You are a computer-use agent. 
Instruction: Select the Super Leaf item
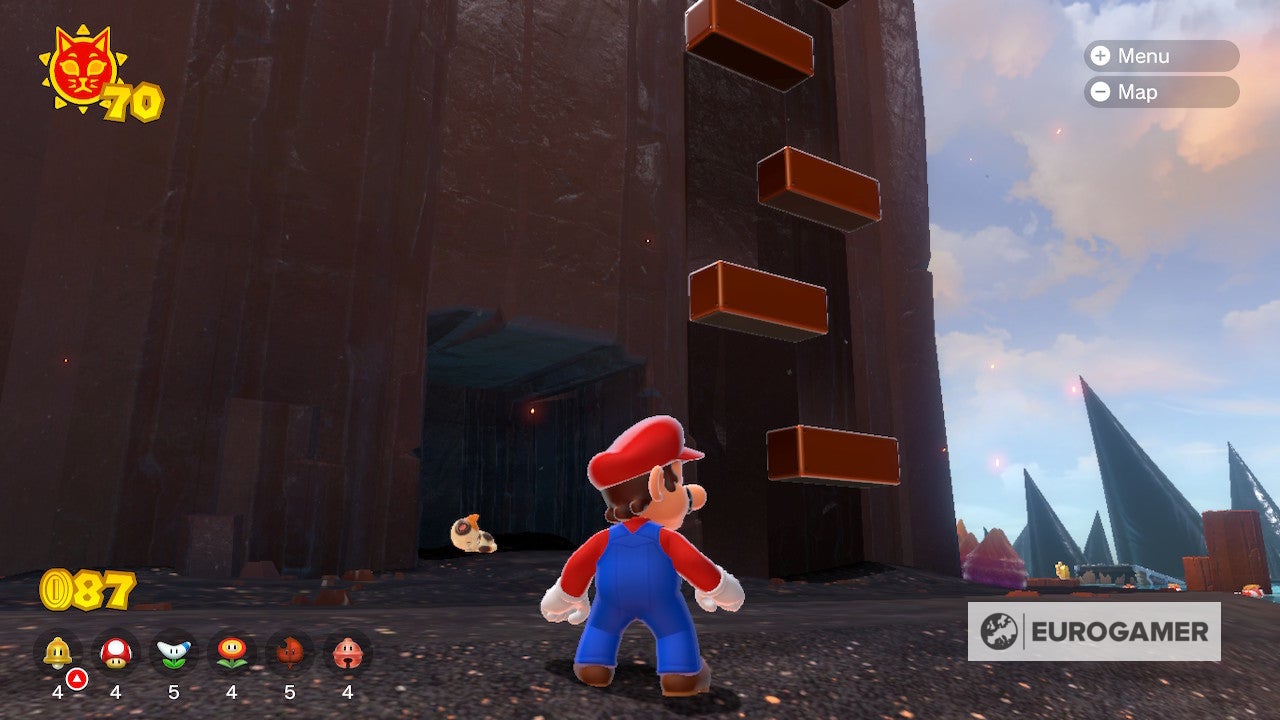290,653
